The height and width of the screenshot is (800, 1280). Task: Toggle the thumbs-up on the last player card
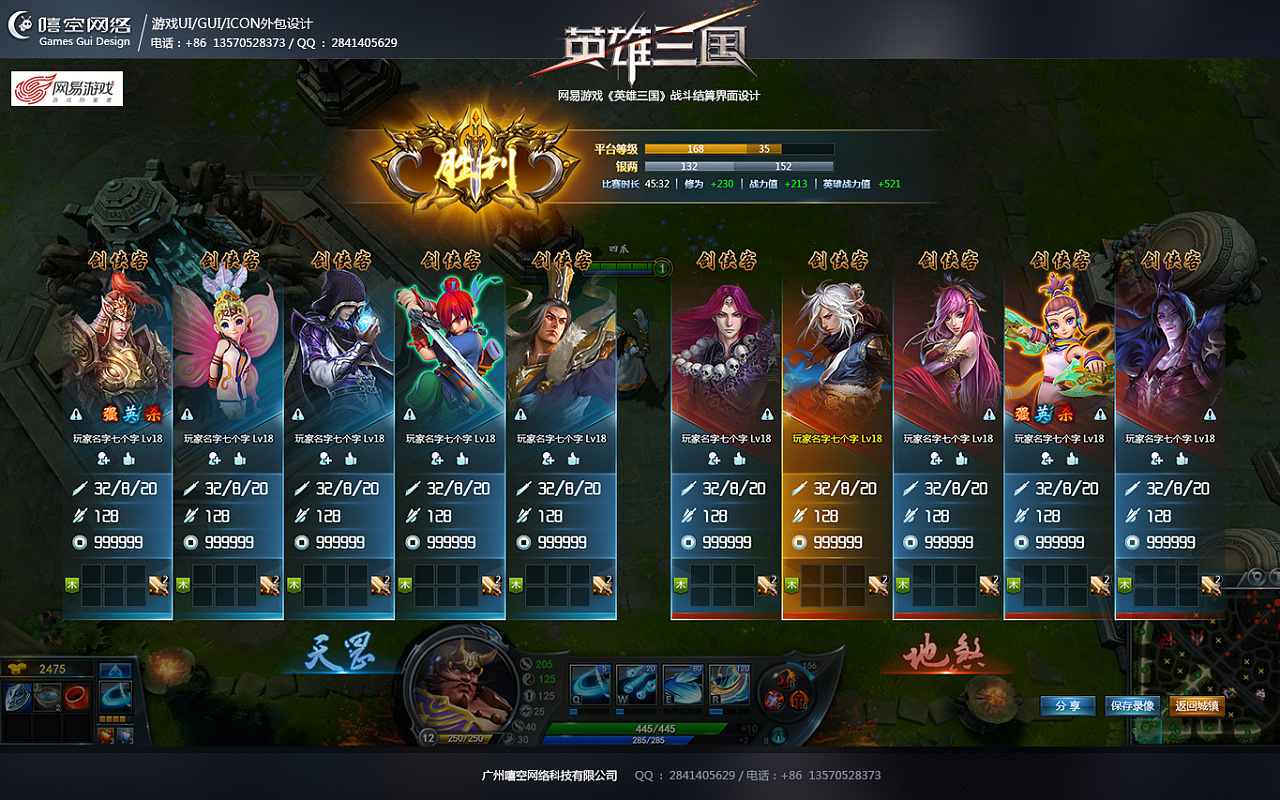tap(1181, 458)
